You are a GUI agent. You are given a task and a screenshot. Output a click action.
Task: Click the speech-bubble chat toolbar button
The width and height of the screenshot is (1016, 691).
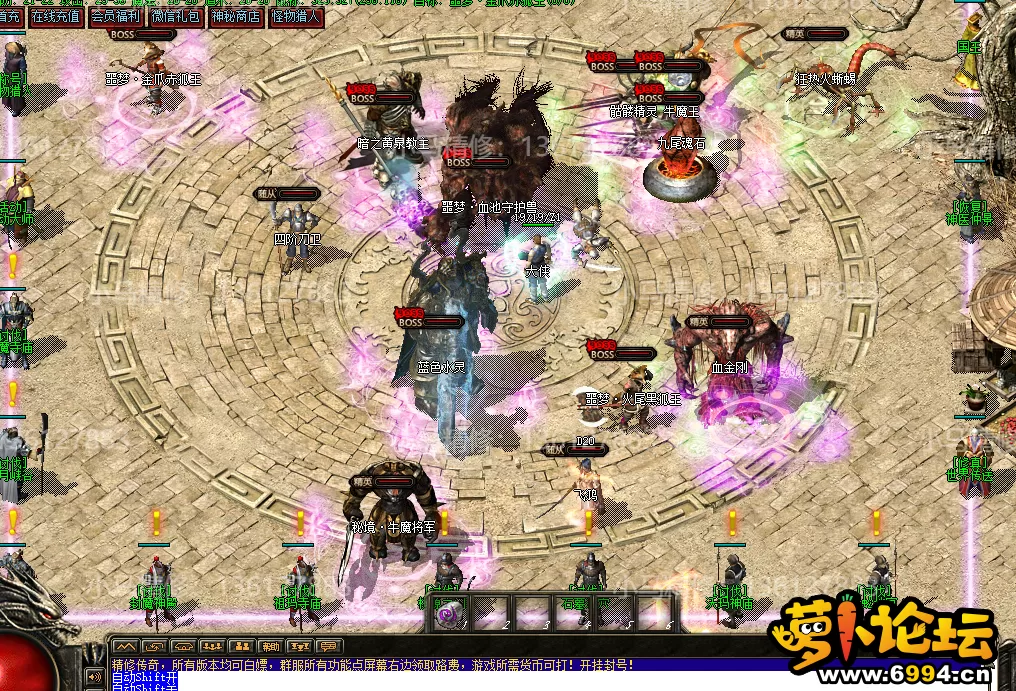click(328, 646)
